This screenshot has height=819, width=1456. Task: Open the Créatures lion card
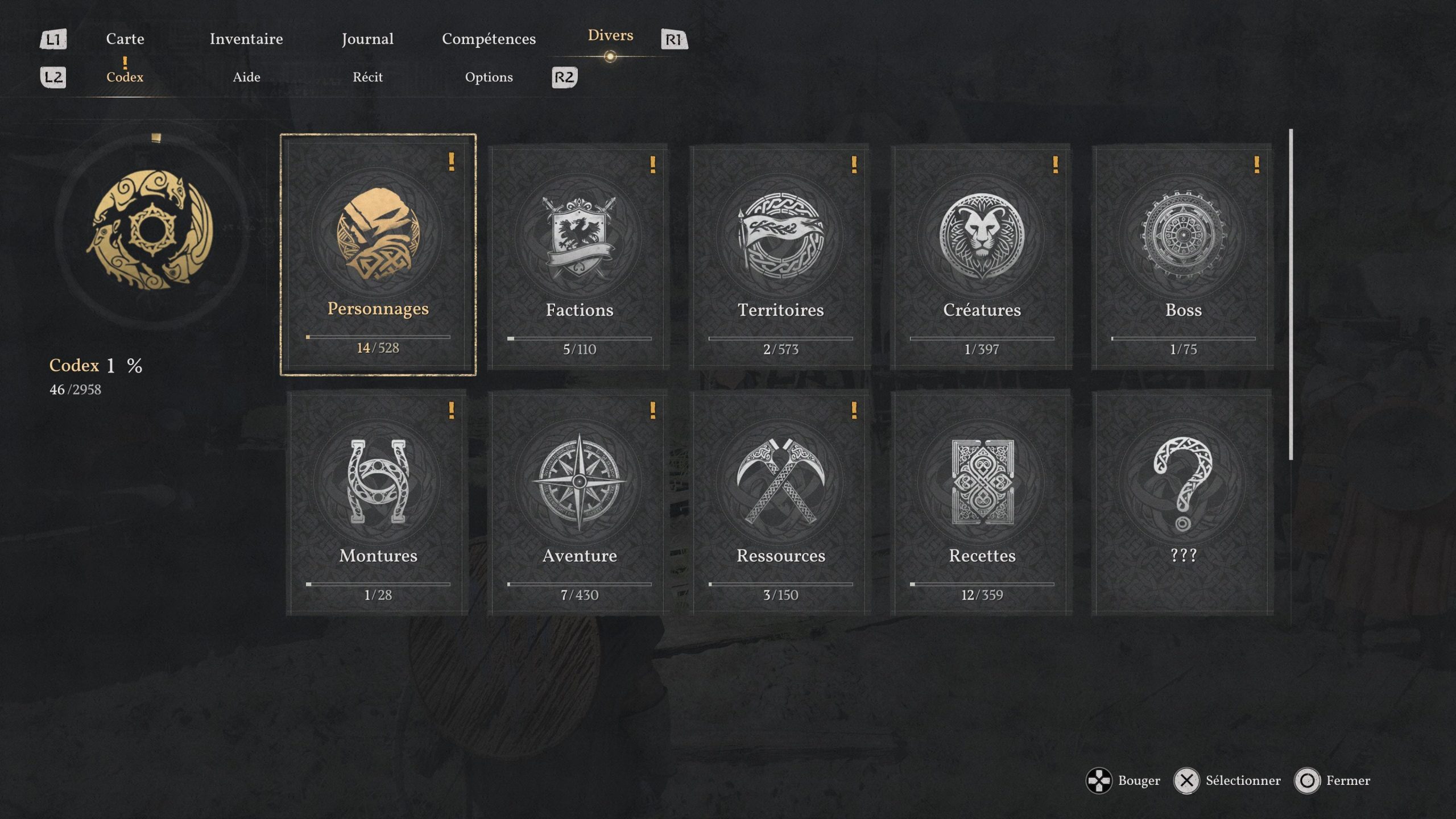click(x=982, y=257)
